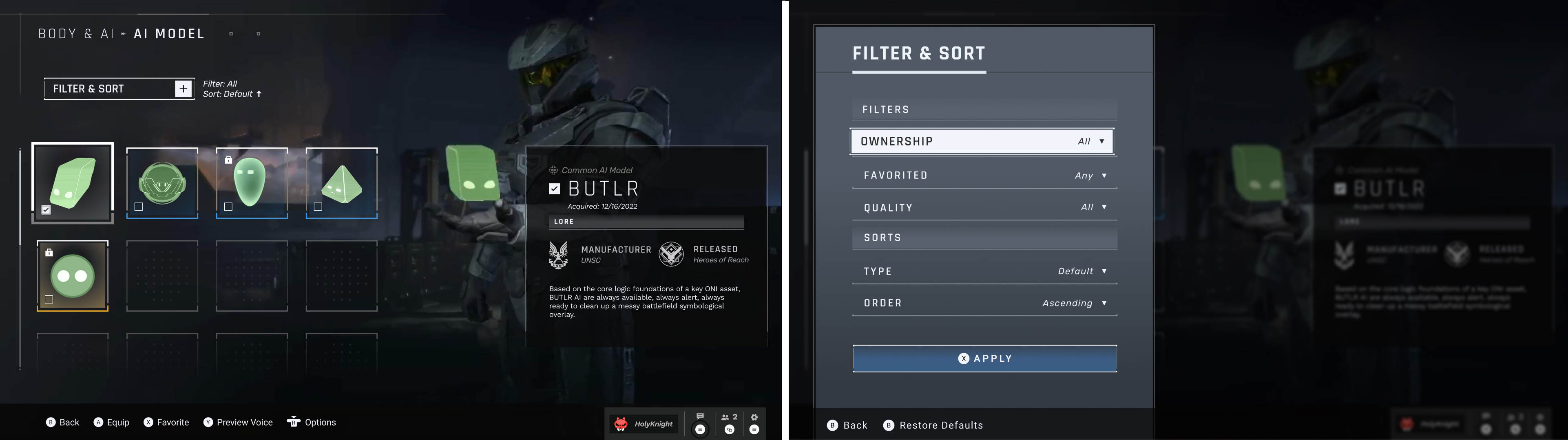Open the chat bubble icon

pyautogui.click(x=700, y=424)
